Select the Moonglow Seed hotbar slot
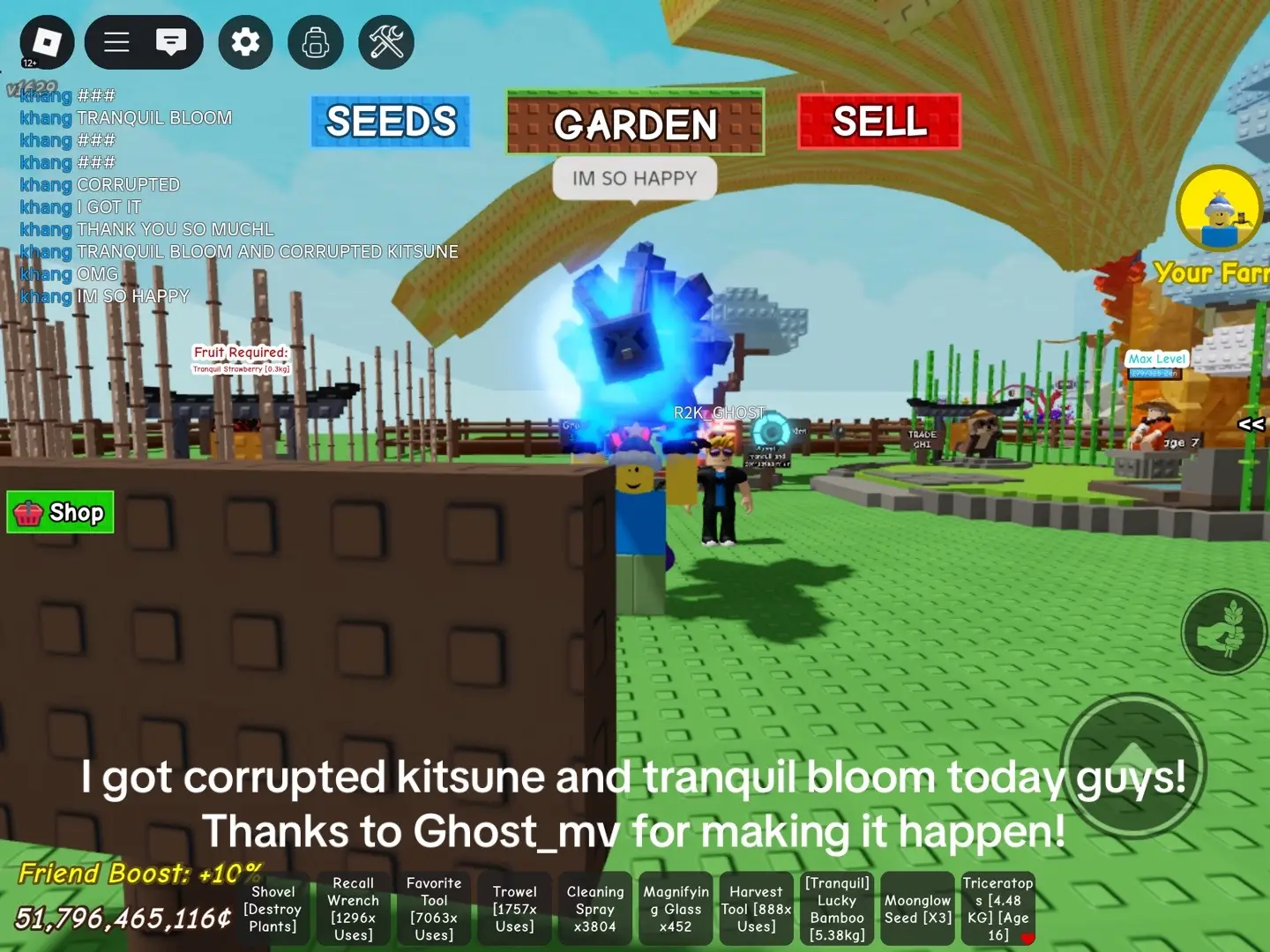Image resolution: width=1270 pixels, height=952 pixels. click(x=917, y=909)
